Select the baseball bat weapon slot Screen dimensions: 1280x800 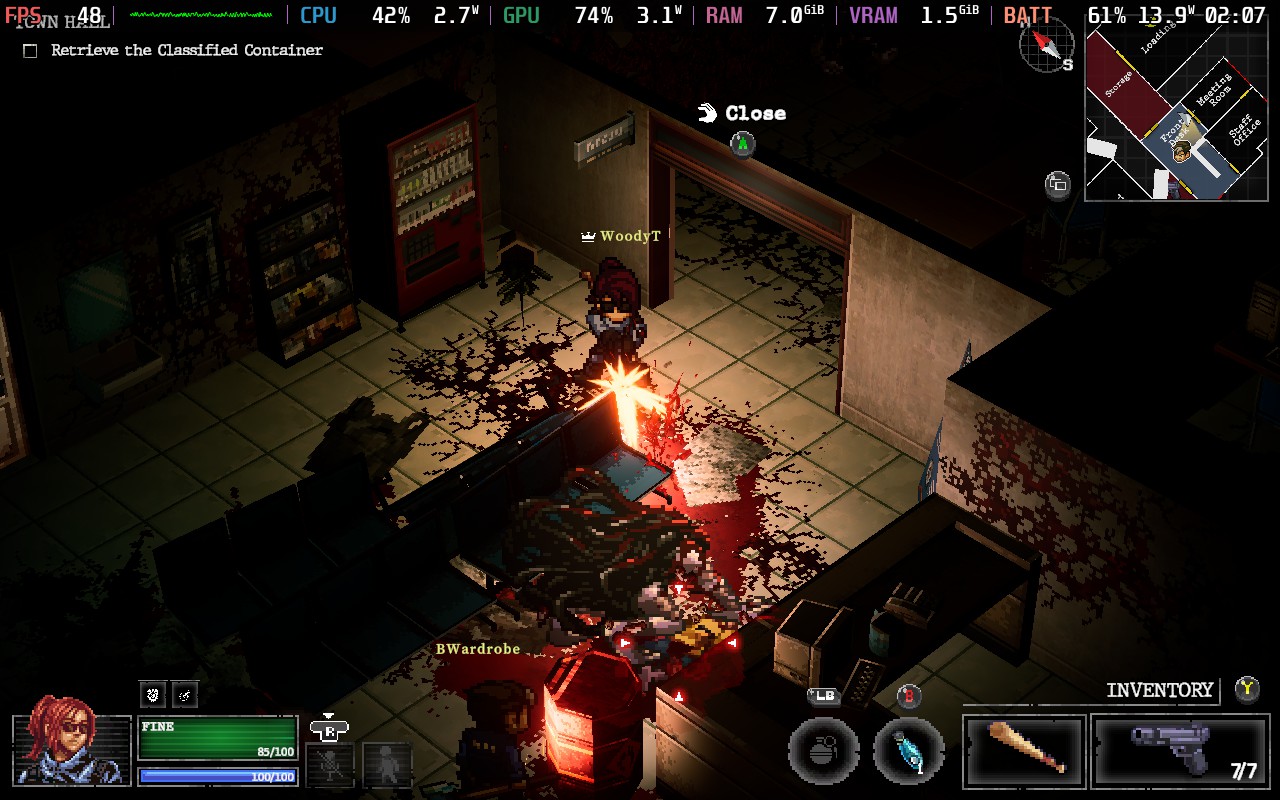click(1024, 751)
